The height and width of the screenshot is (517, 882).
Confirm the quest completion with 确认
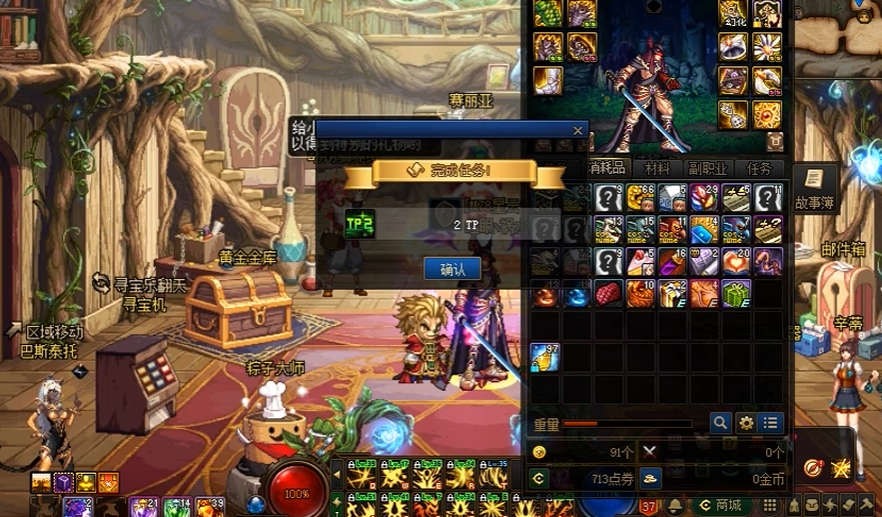click(x=452, y=269)
